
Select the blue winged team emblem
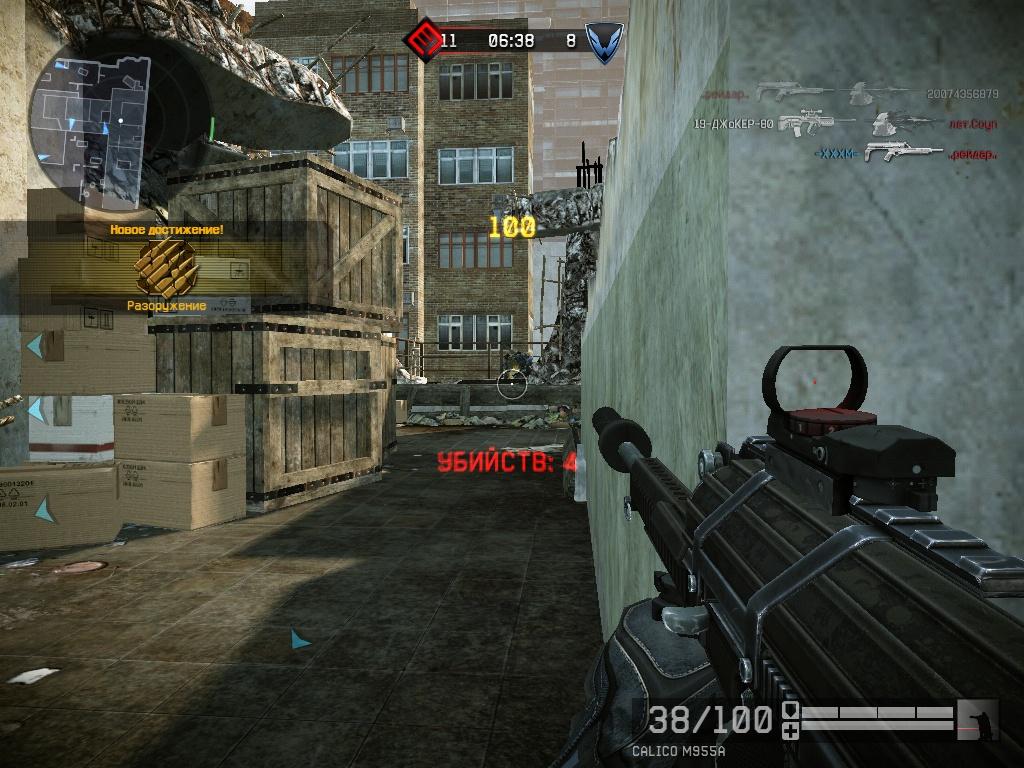click(603, 43)
